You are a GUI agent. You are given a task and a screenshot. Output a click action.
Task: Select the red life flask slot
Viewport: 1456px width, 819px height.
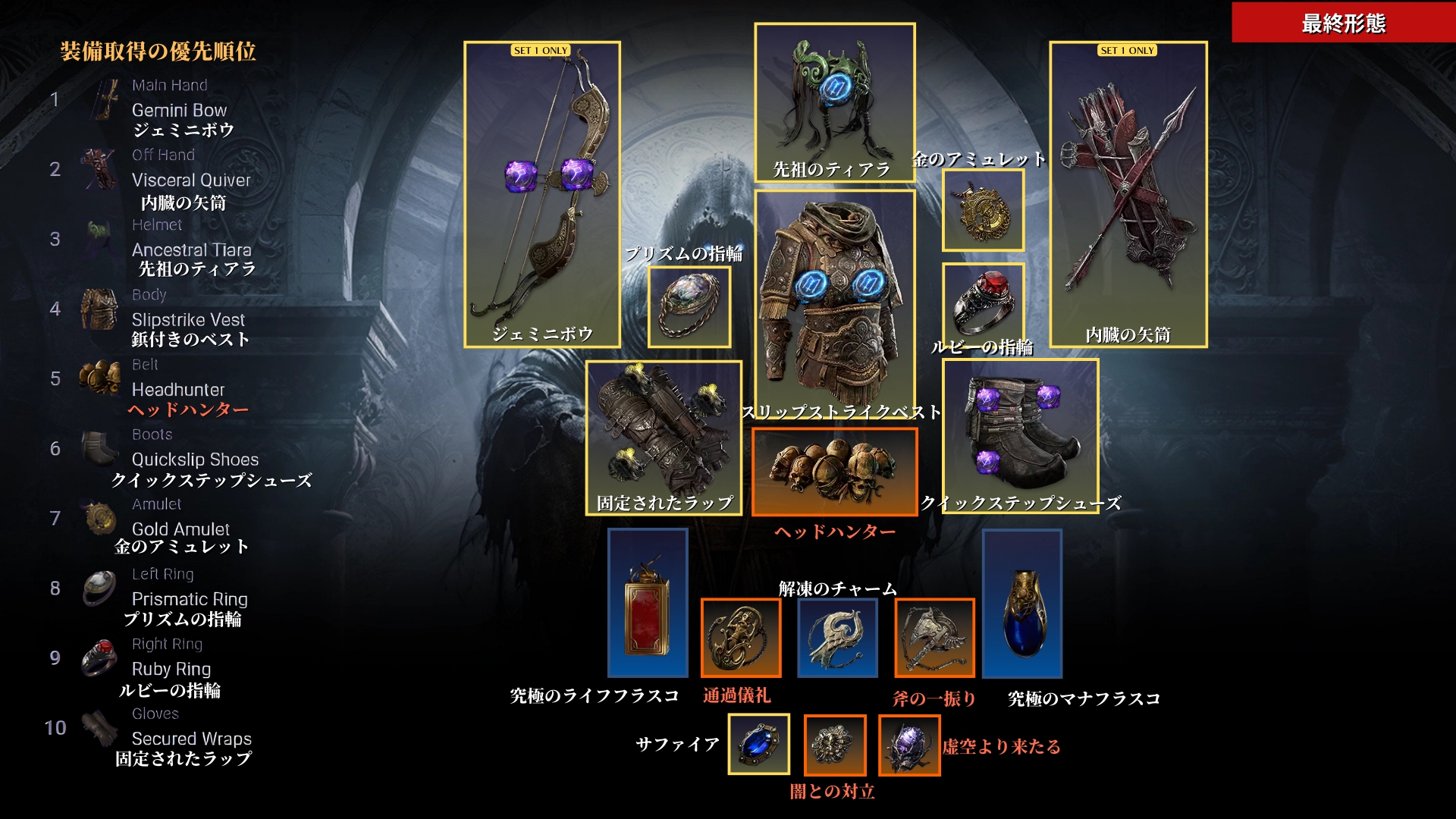click(648, 603)
